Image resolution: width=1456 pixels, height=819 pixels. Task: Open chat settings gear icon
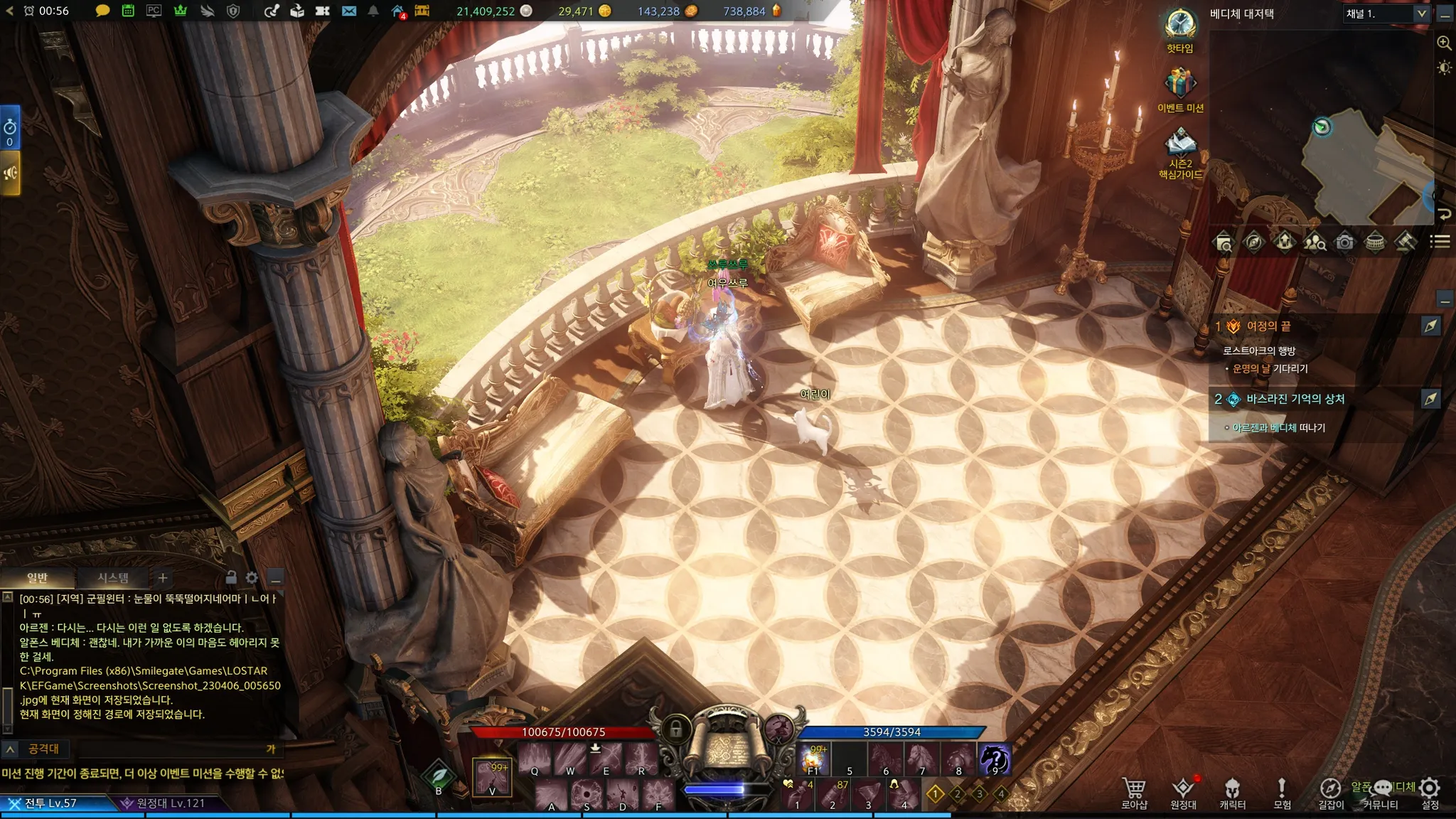click(252, 578)
